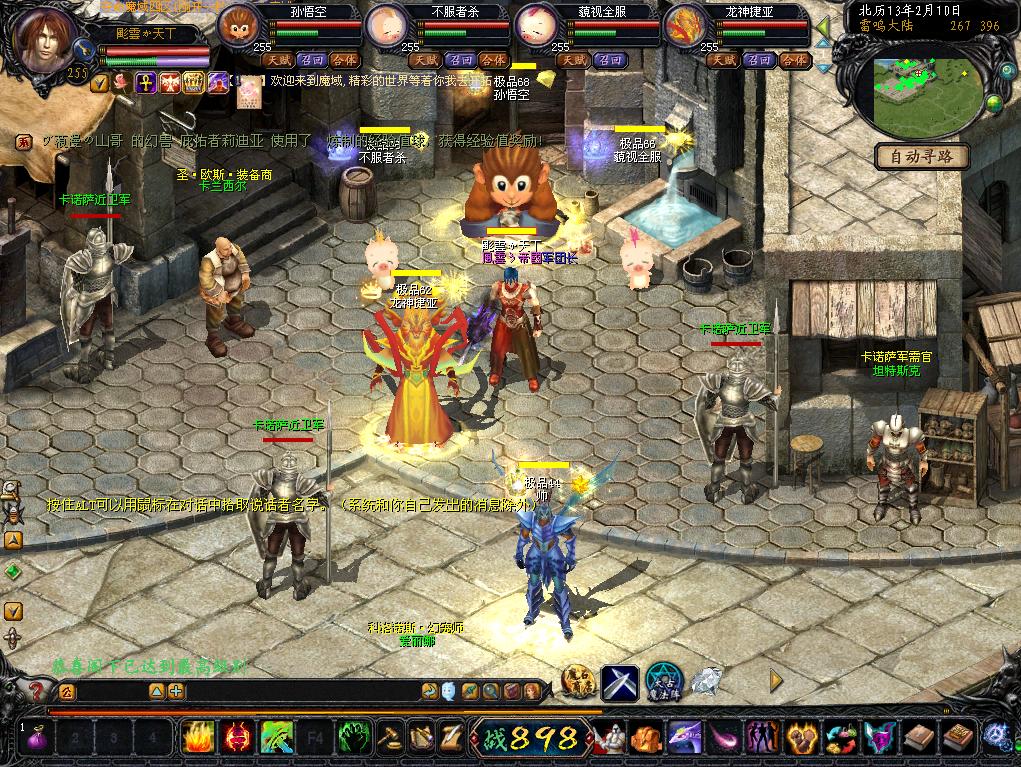Click 天赋 button under 龙神捷亚
The width and height of the screenshot is (1021, 767).
(723, 60)
